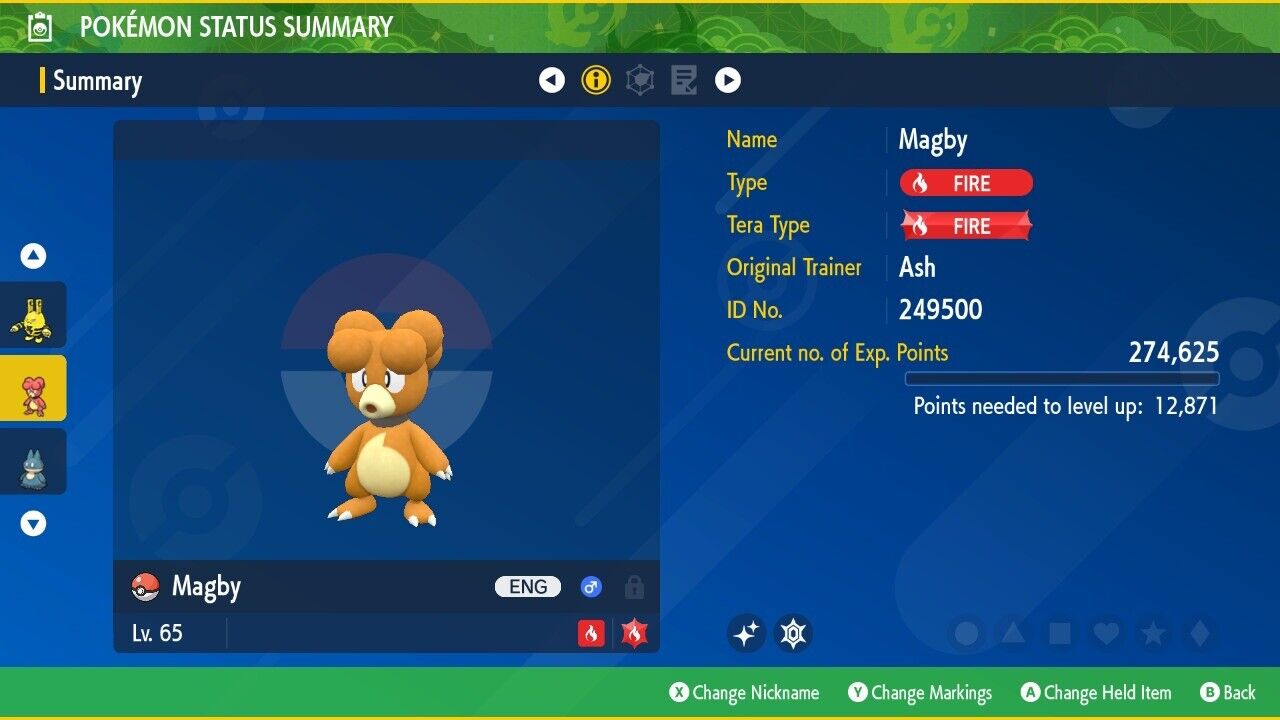Click the sparkle ribbon icon
The height and width of the screenshot is (720, 1280).
(x=746, y=633)
